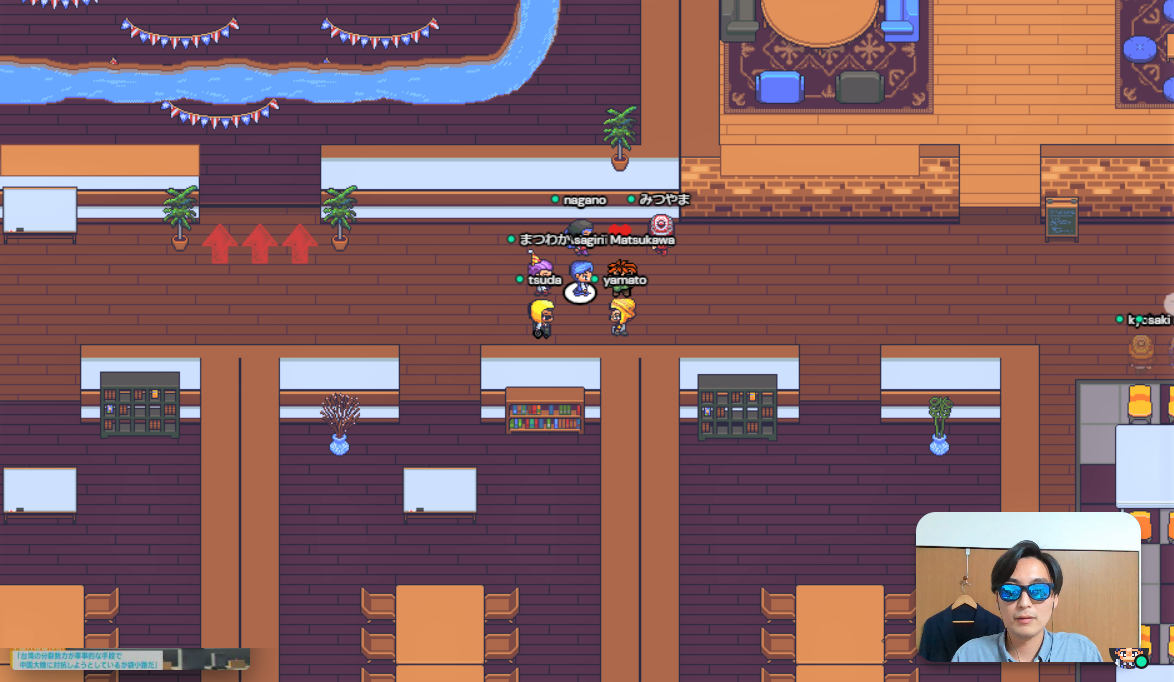Click the pixel avatar status icon
Image resolution: width=1174 pixels, height=682 pixels.
point(1129,657)
